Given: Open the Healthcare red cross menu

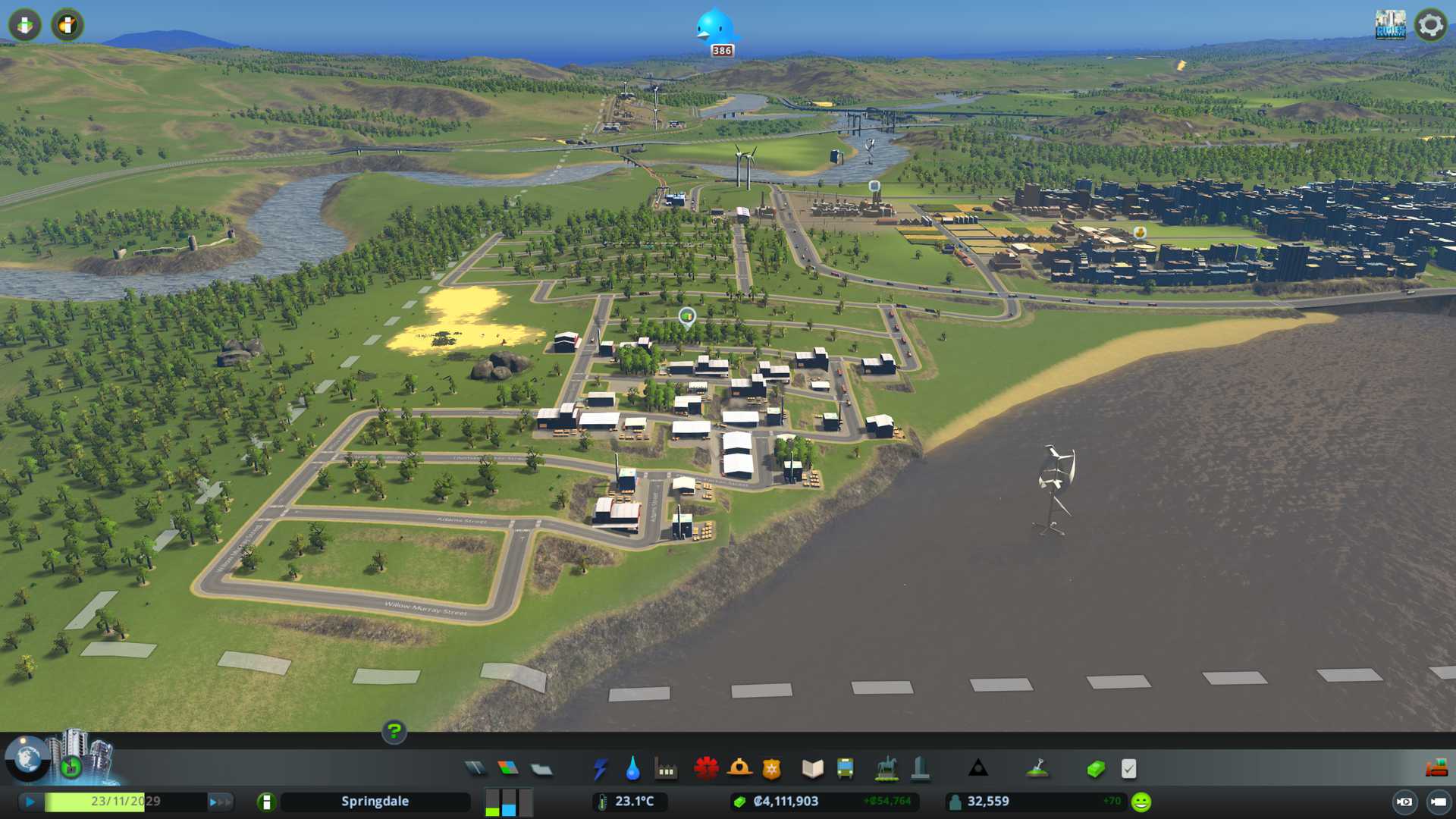Looking at the screenshot, I should [x=706, y=769].
